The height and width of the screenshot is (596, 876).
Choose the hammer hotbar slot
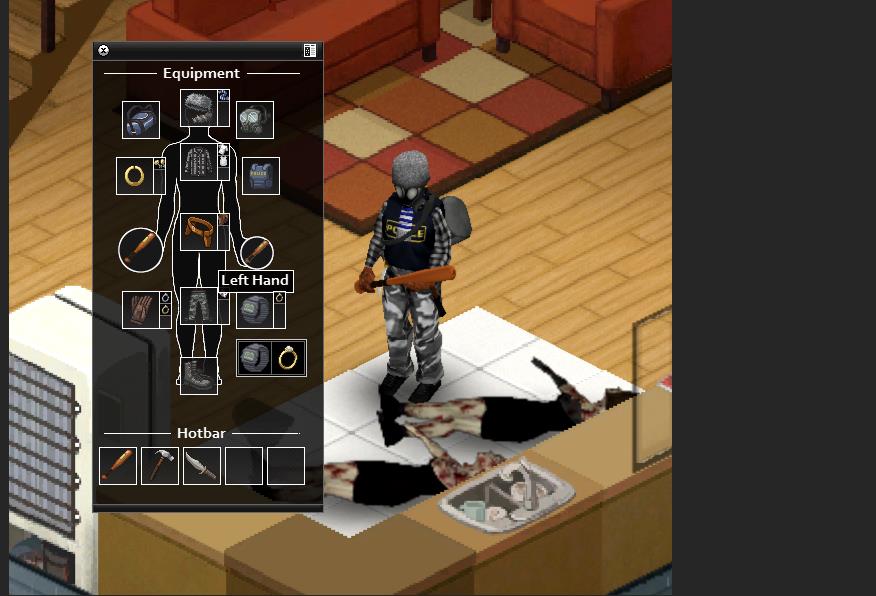pyautogui.click(x=160, y=466)
